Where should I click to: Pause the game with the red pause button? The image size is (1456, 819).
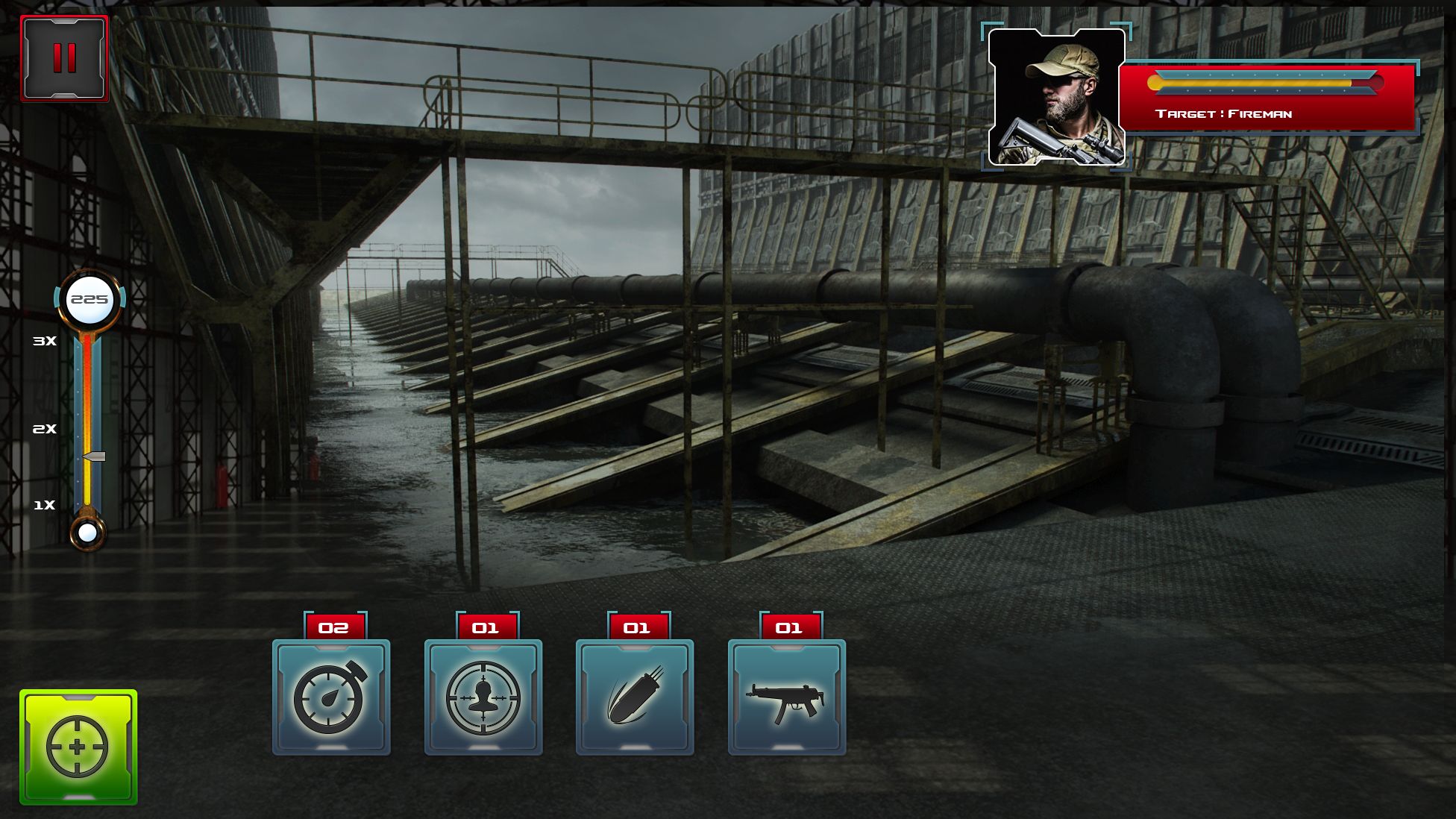[x=64, y=58]
